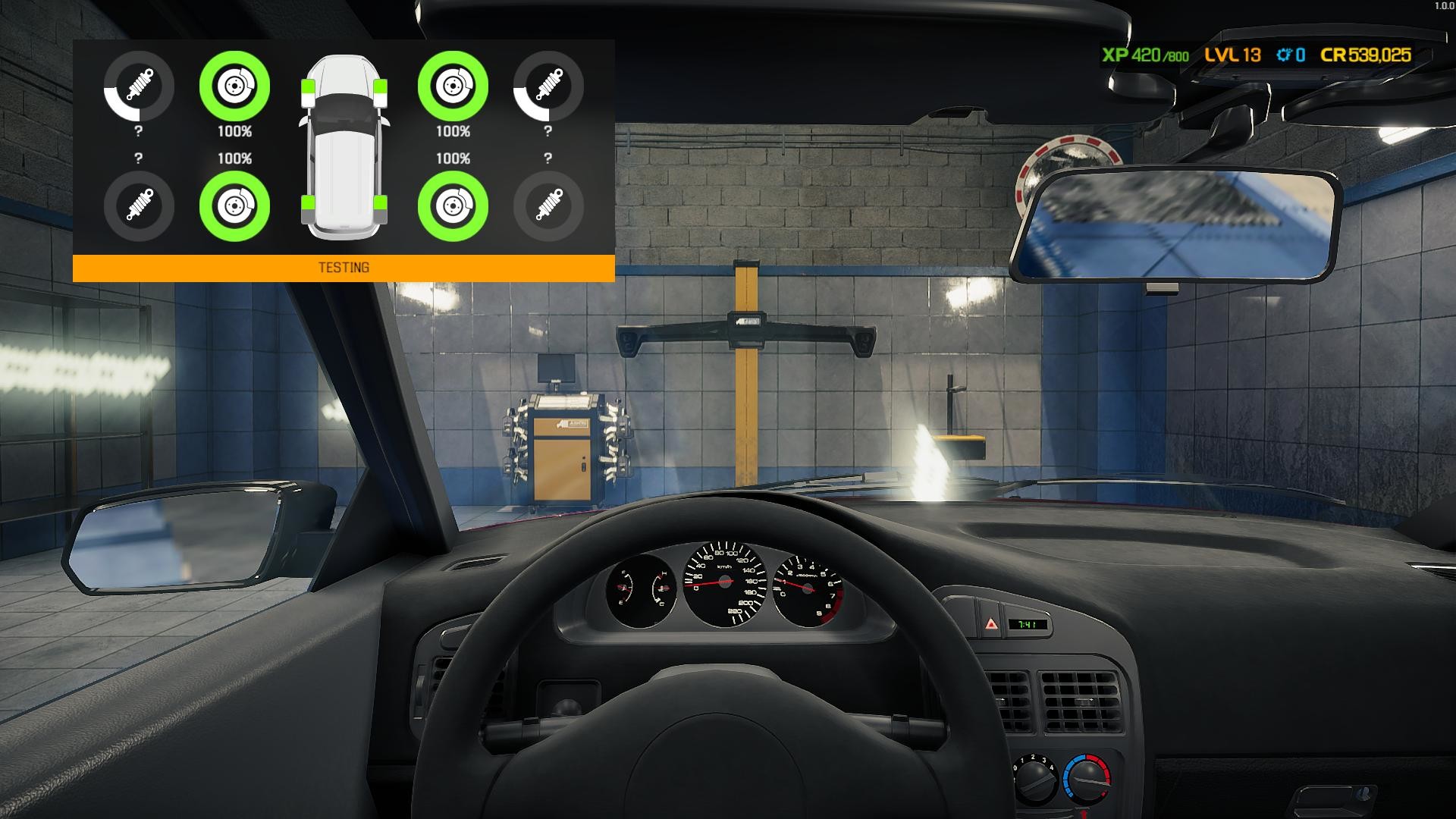Click the rear right shock absorber icon
The width and height of the screenshot is (1456, 819).
[x=548, y=206]
